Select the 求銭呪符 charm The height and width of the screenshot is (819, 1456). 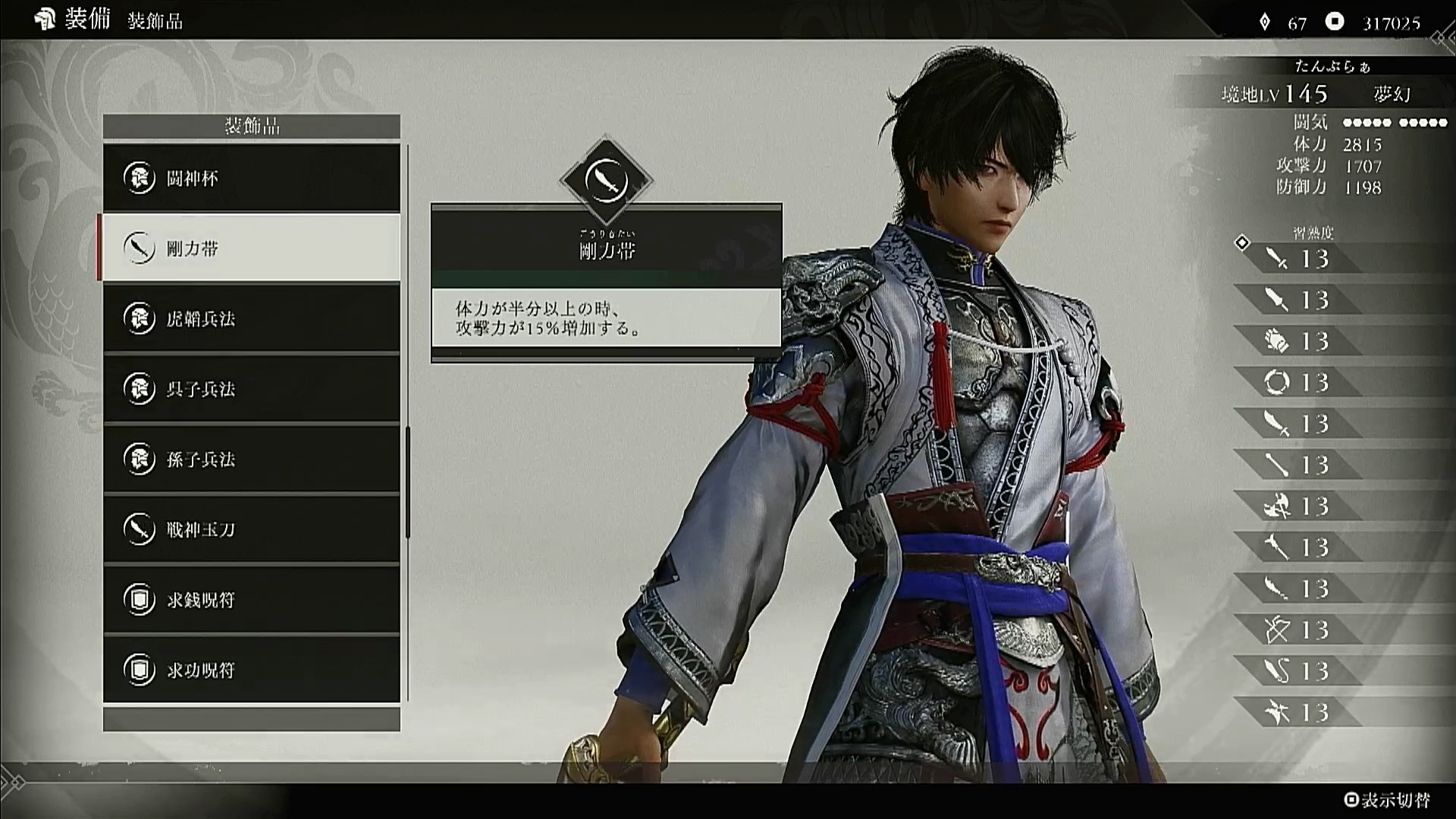251,600
